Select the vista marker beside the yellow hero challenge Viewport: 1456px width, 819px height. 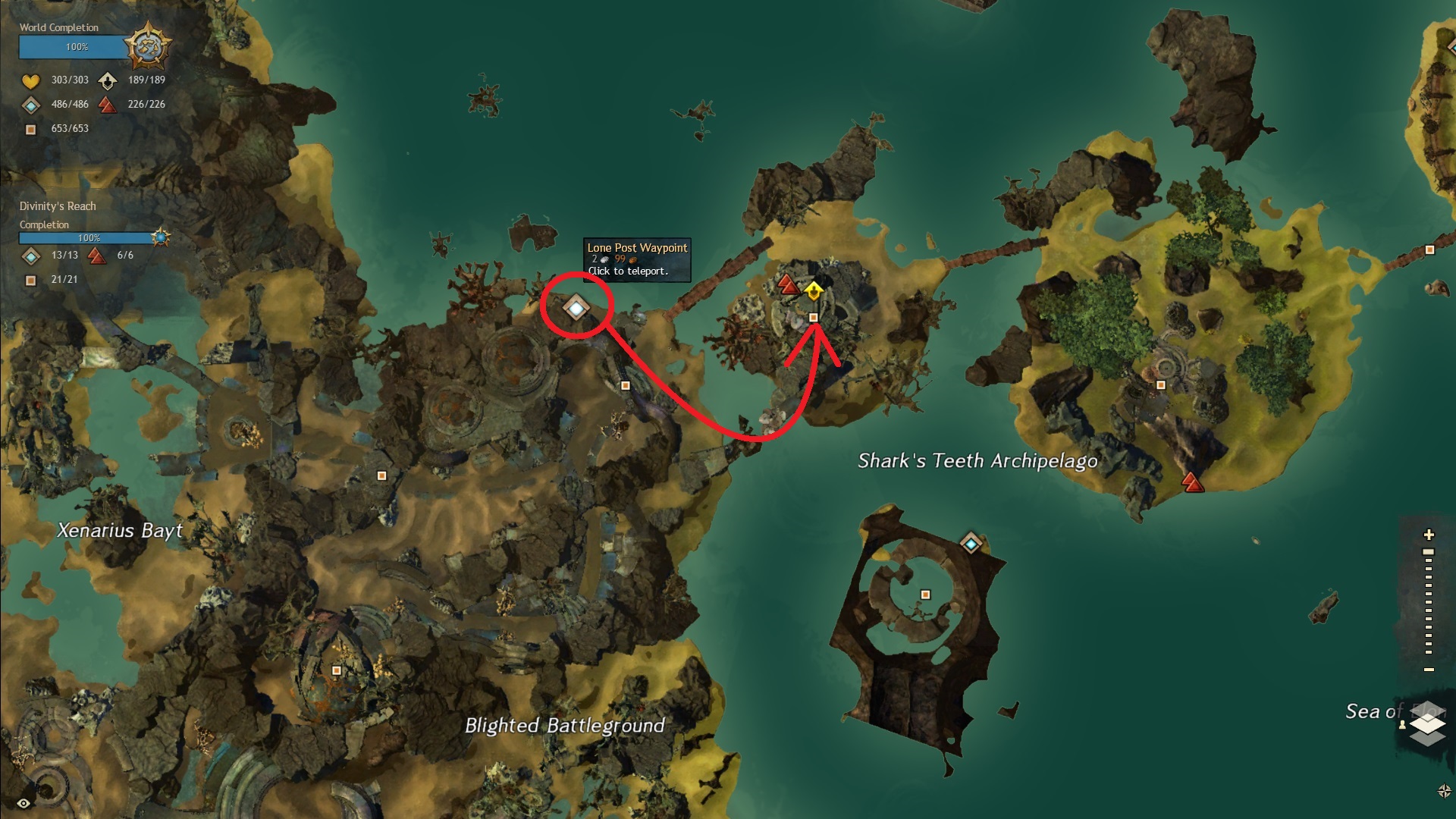pyautogui.click(x=788, y=284)
